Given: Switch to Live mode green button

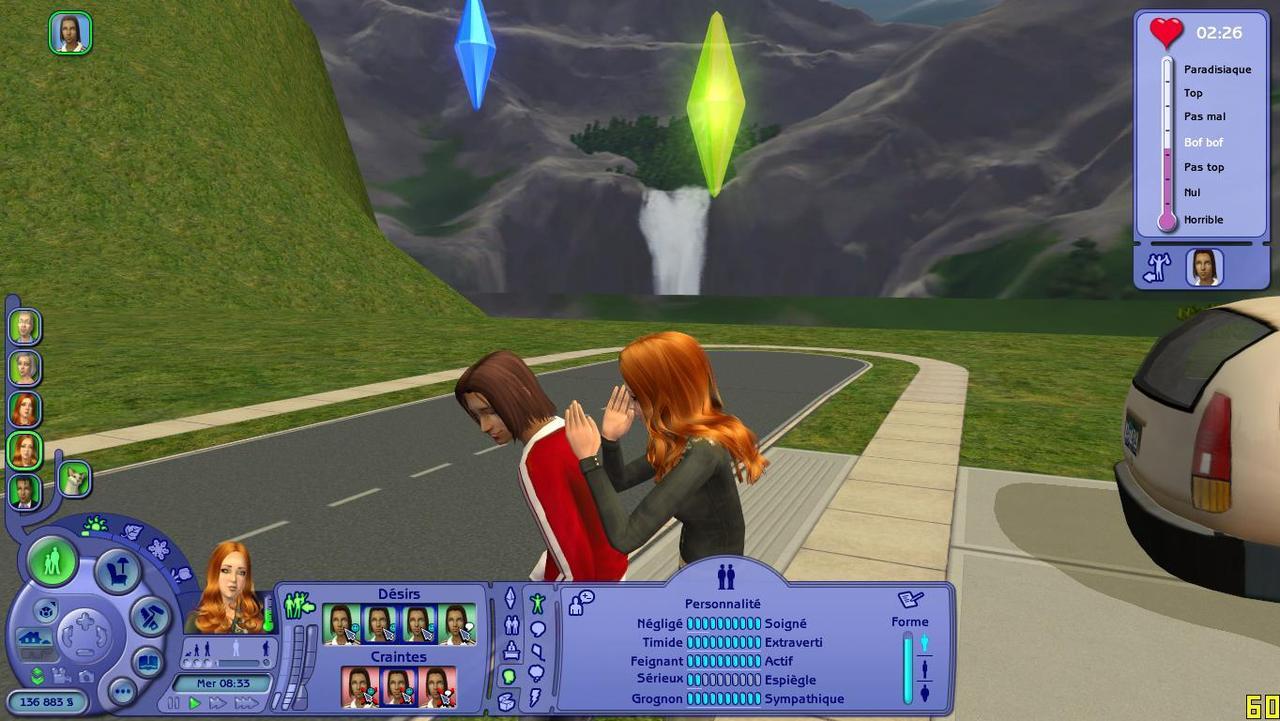Looking at the screenshot, I should 52,561.
